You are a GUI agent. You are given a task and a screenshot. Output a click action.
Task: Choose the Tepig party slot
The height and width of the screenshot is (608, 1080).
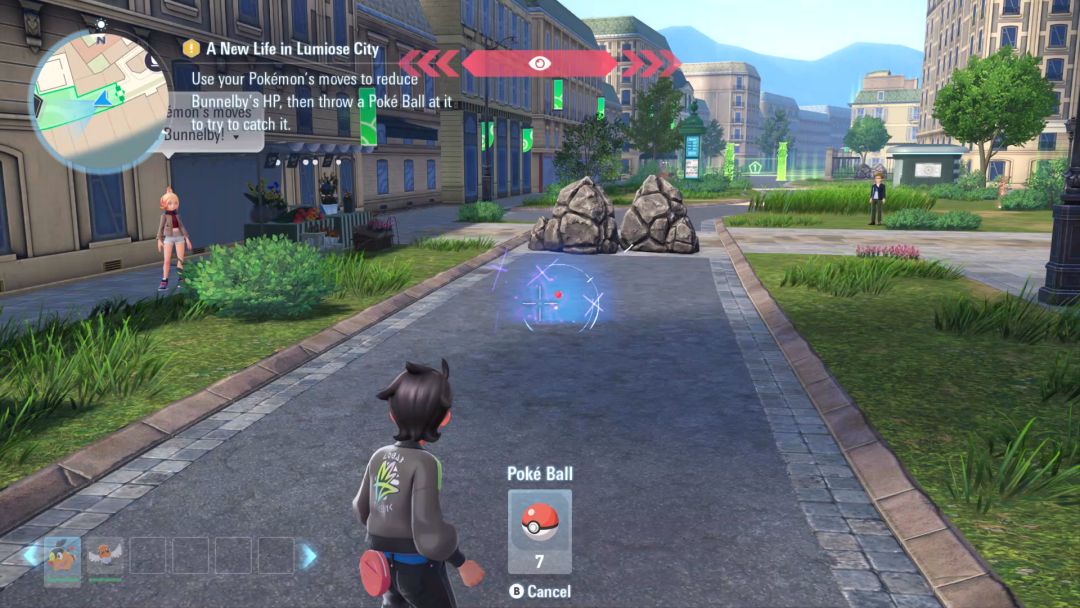(x=63, y=555)
